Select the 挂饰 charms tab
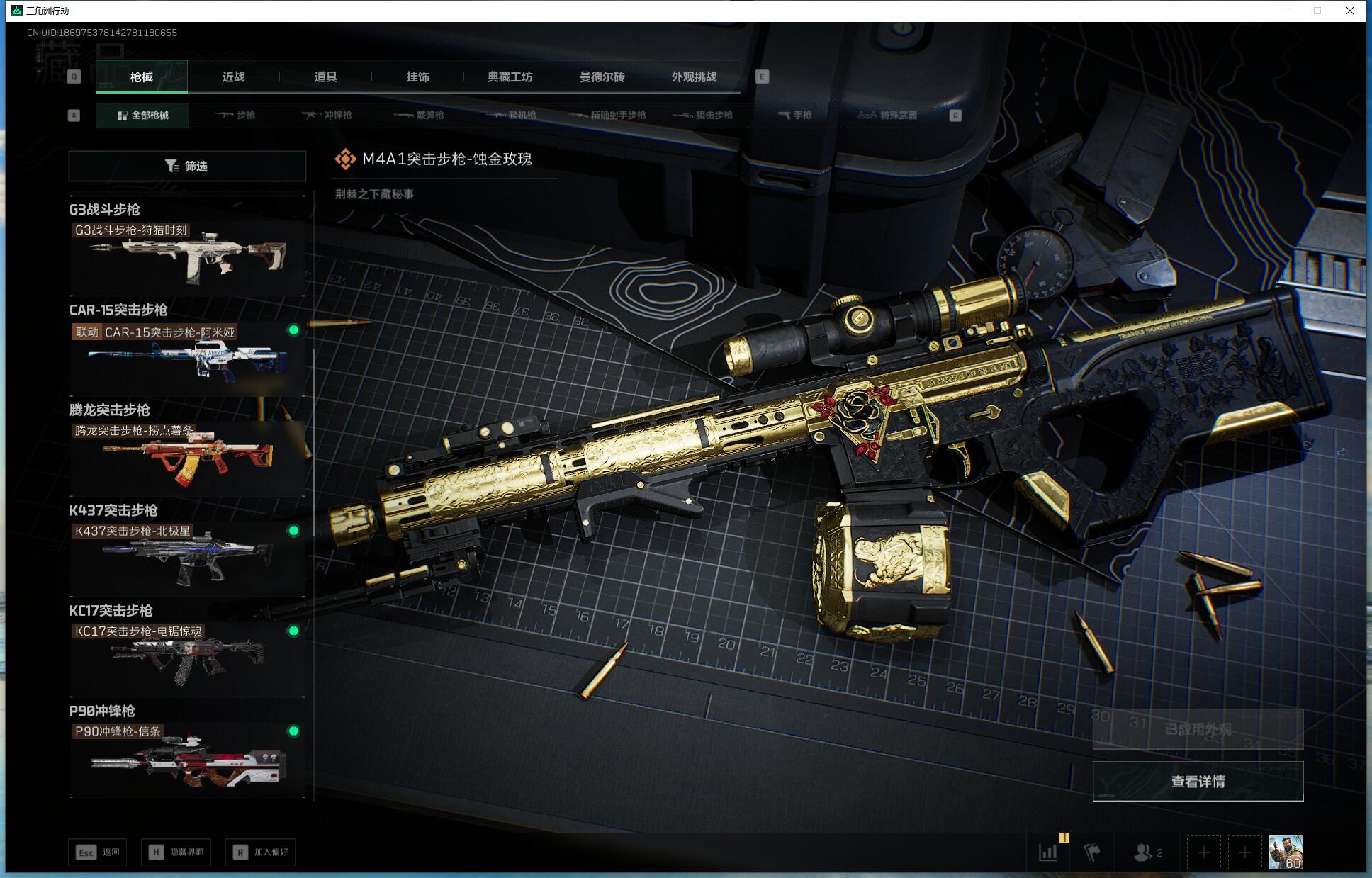1372x878 pixels. coord(417,77)
